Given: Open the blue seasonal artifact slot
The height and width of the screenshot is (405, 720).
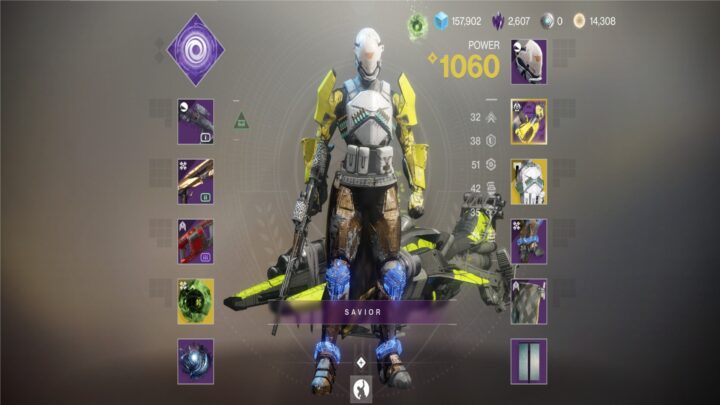Looking at the screenshot, I should (196, 361).
